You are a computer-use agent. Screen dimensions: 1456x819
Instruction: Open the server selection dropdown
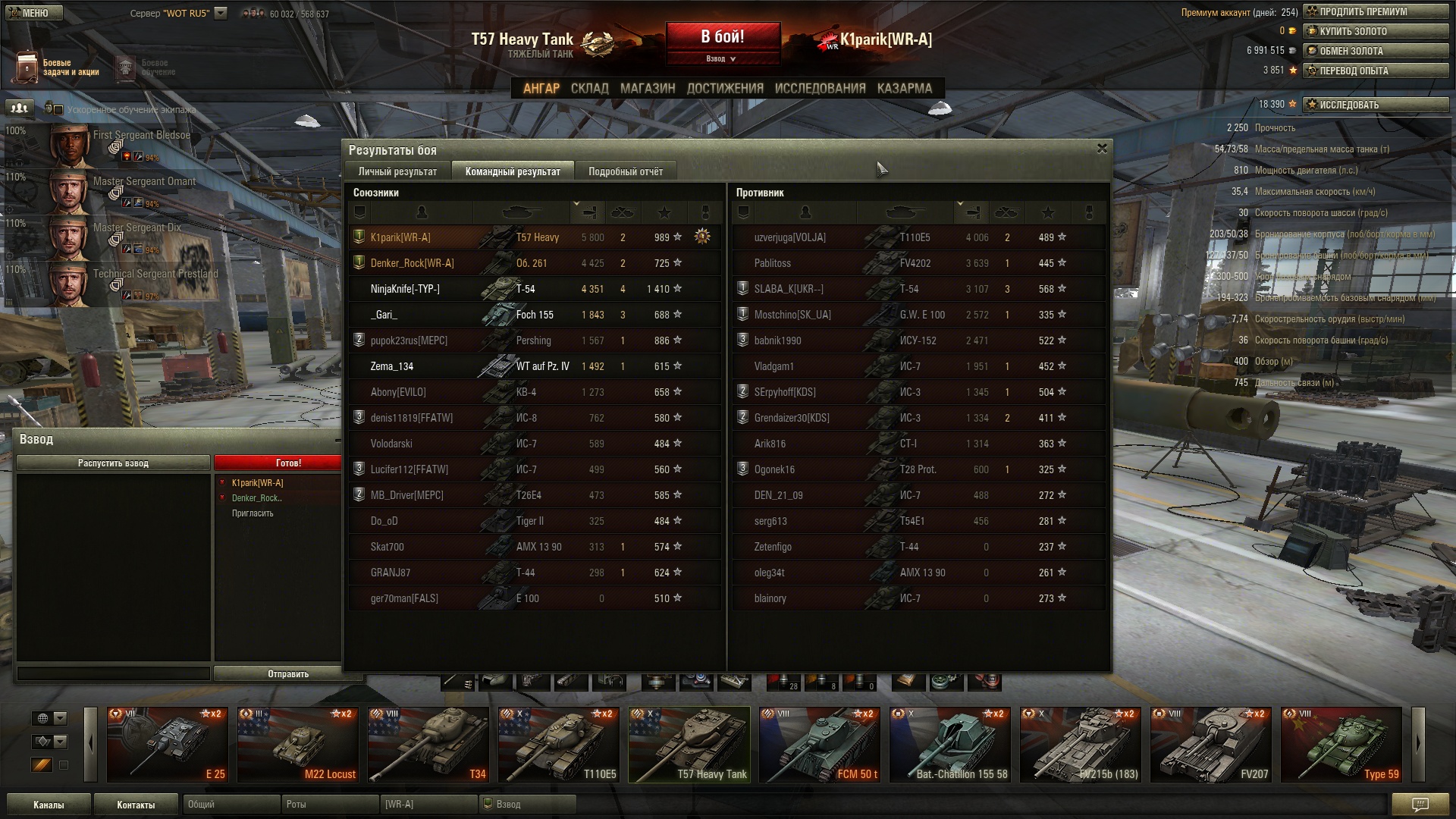(221, 13)
